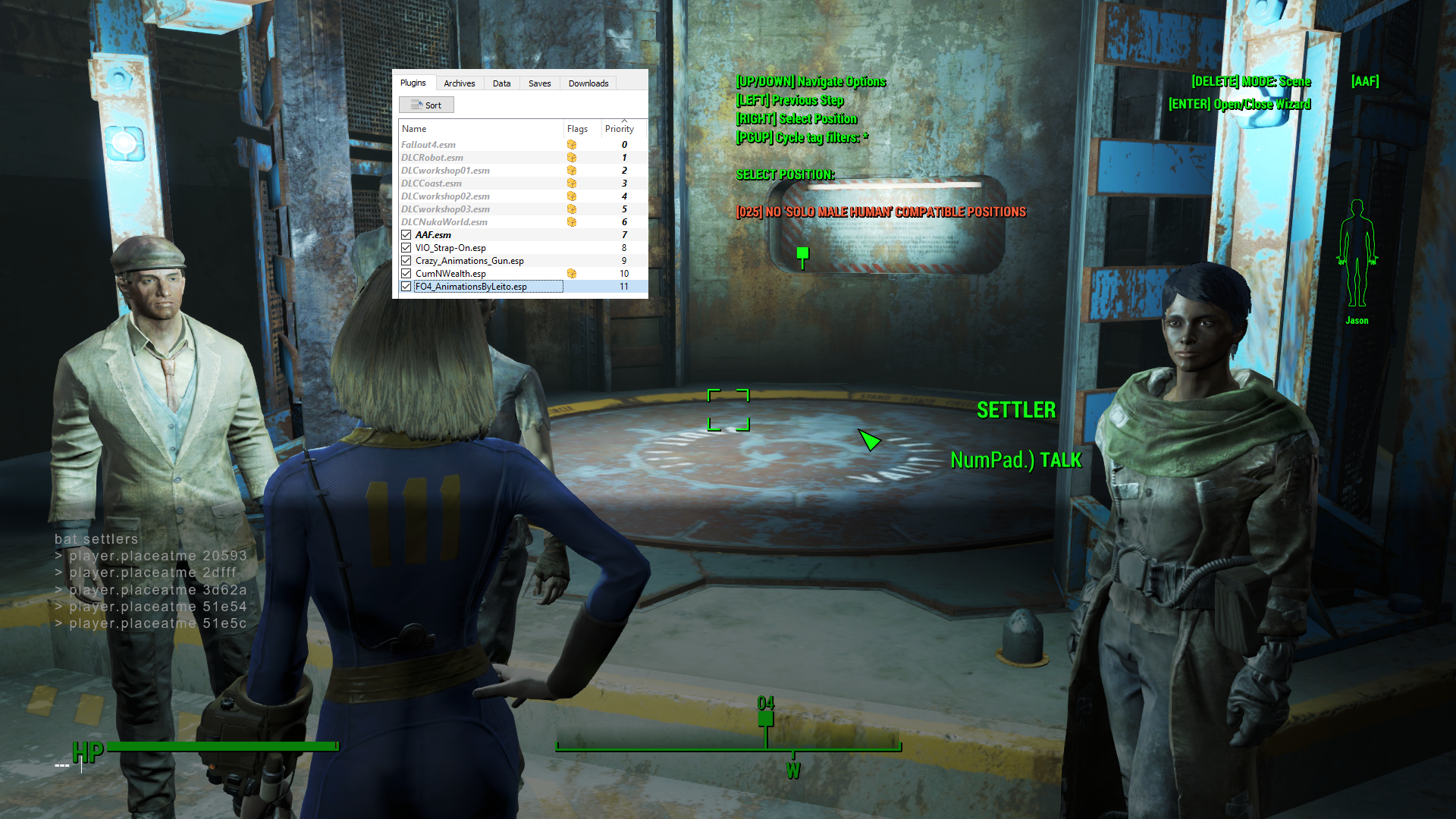Viewport: 1456px width, 819px height.
Task: Click the archive flag icon beside Fallout4.esm
Action: click(572, 144)
